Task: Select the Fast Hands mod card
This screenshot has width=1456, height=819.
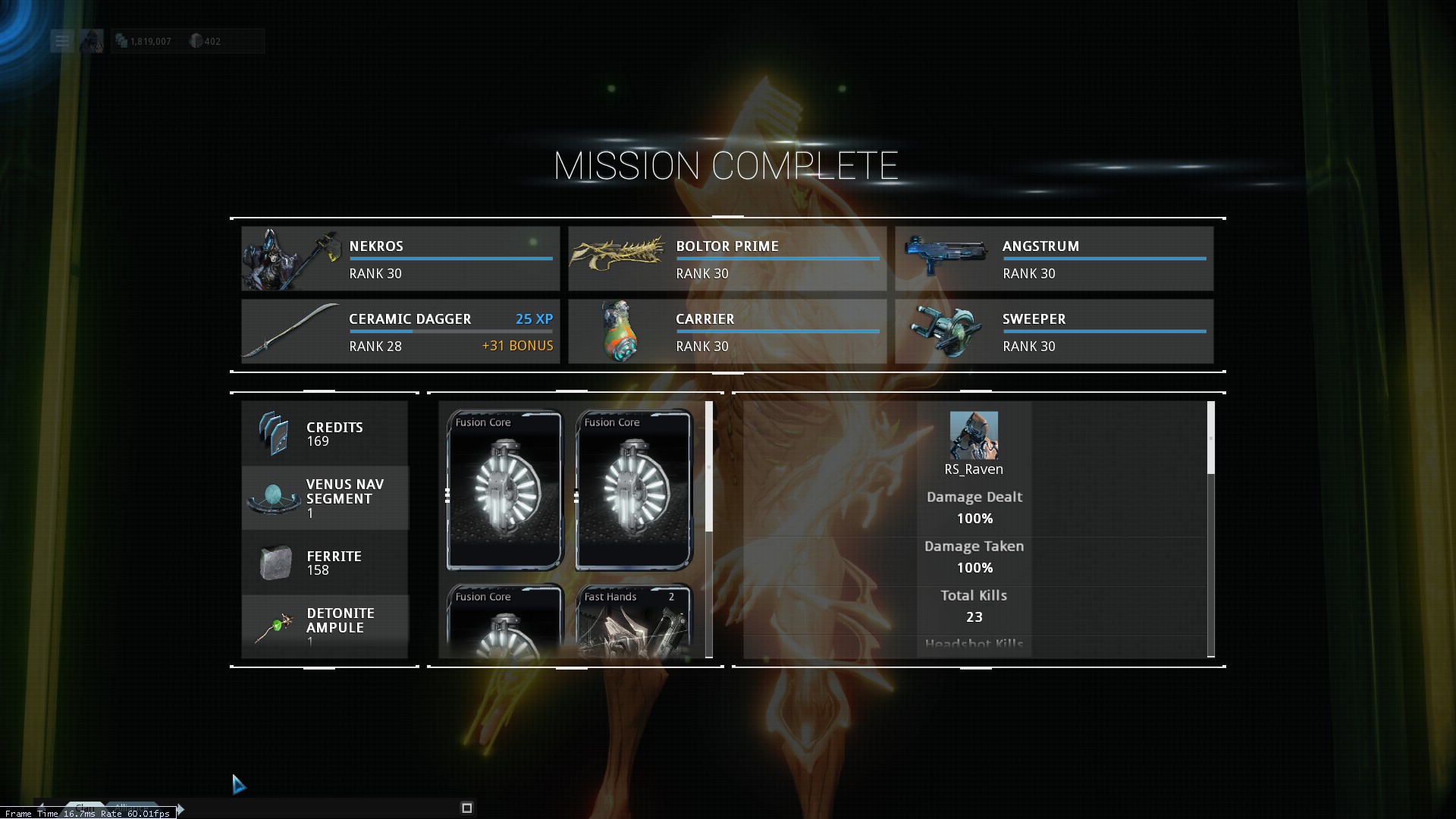Action: click(x=634, y=622)
